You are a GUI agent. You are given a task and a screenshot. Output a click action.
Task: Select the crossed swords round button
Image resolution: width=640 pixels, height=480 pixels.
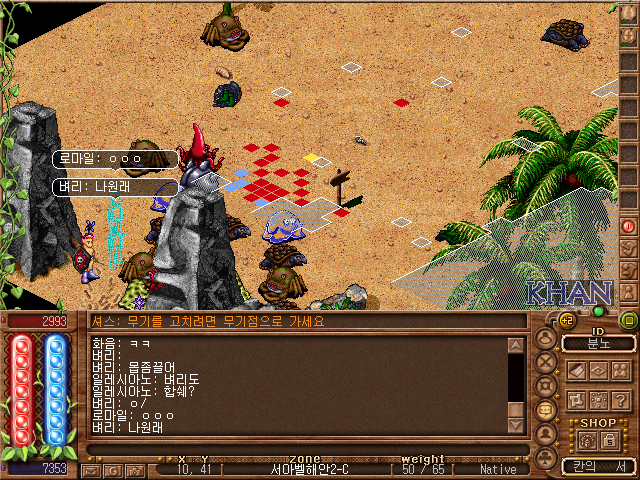pos(544,362)
